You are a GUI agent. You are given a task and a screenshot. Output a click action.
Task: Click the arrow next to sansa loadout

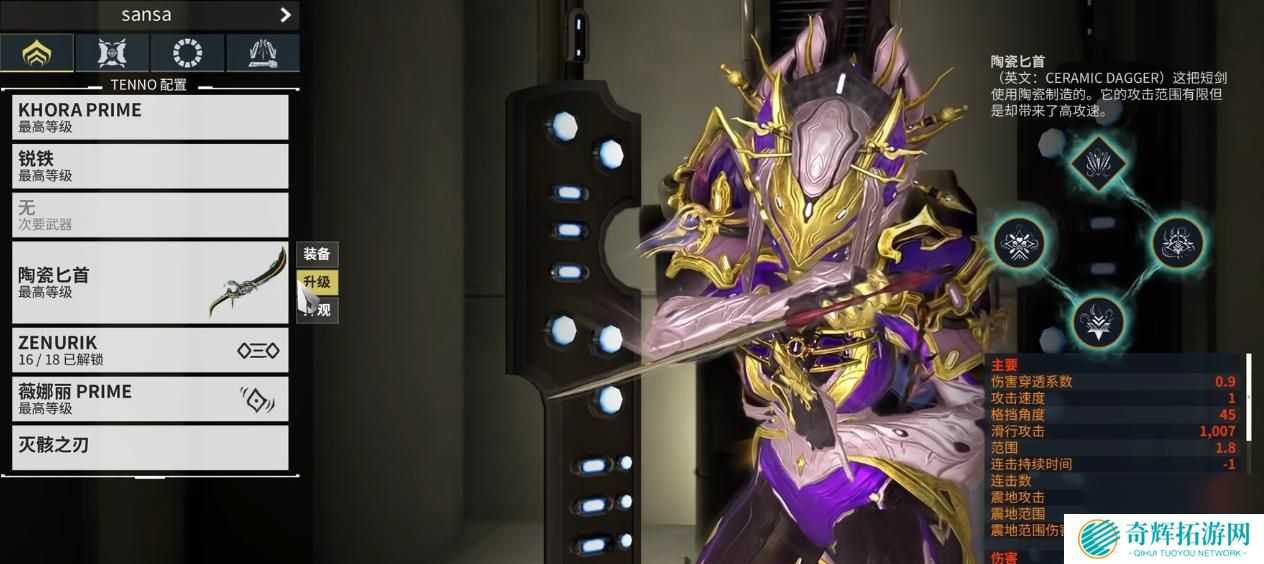(285, 15)
